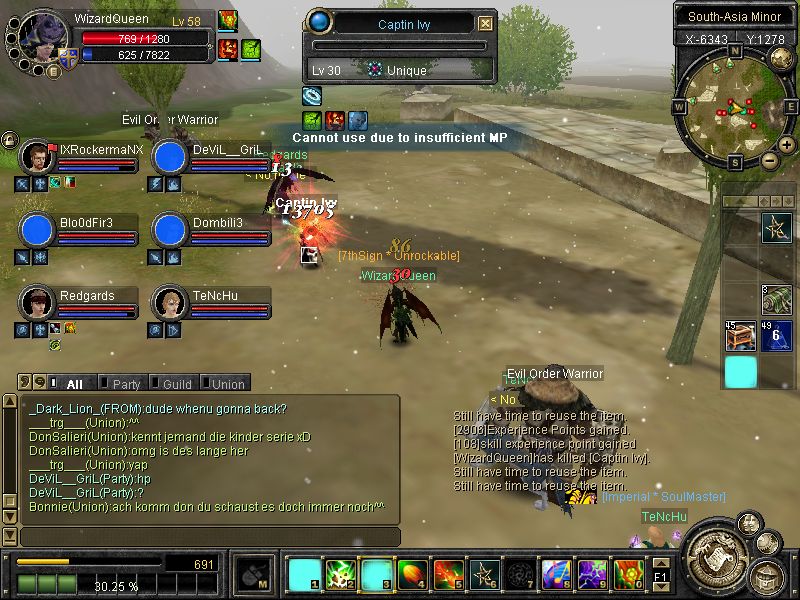Viewport: 800px width, 600px height.
Task: Zoom in the minimap with plus button
Action: 786,145
